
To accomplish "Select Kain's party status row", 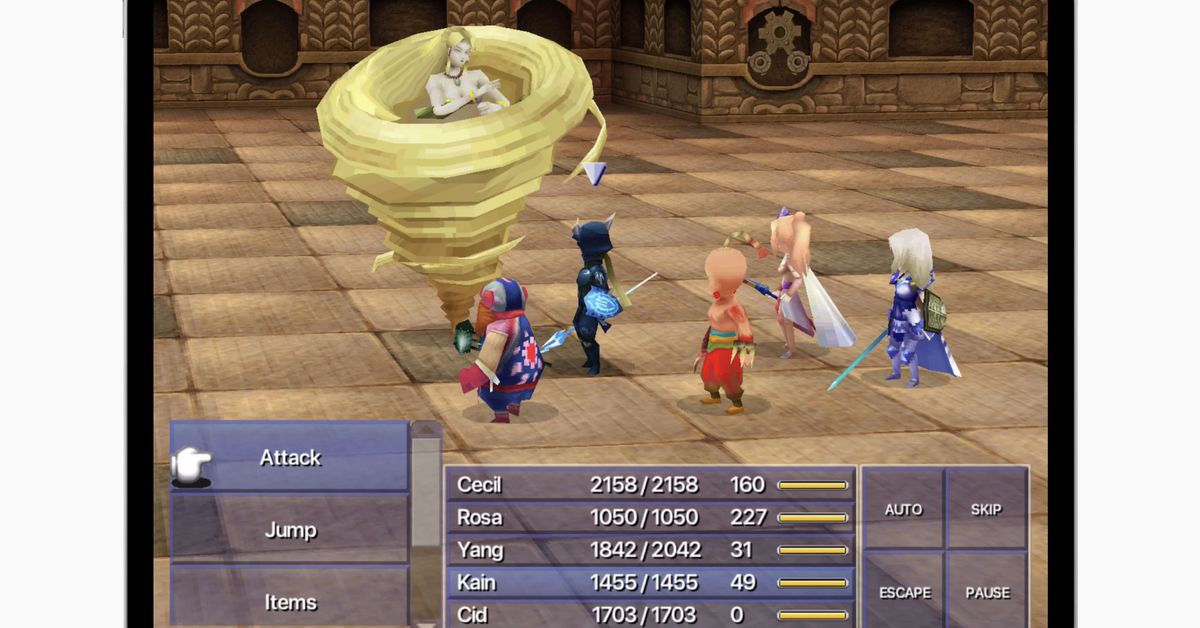I will pyautogui.click(x=650, y=582).
